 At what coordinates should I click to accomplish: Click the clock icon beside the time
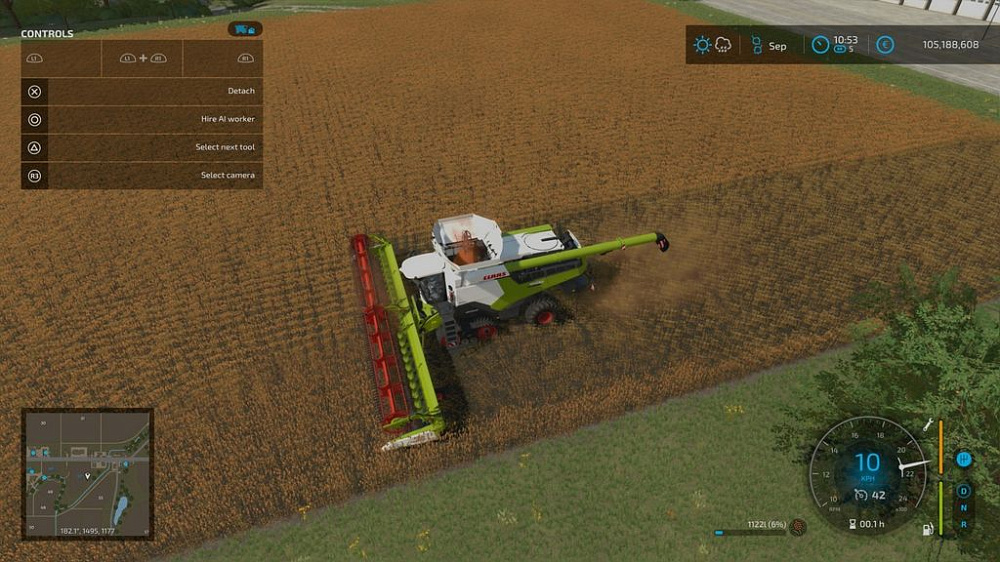tap(820, 45)
